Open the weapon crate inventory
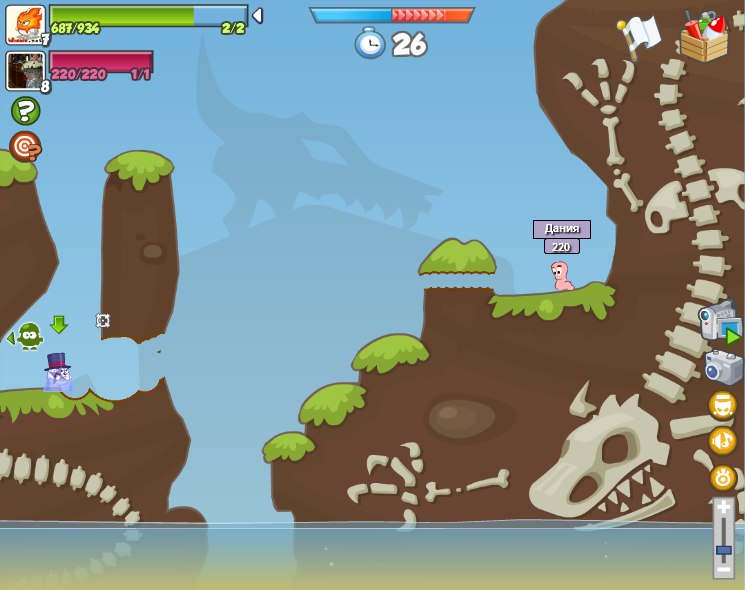745x590 pixels. (704, 38)
